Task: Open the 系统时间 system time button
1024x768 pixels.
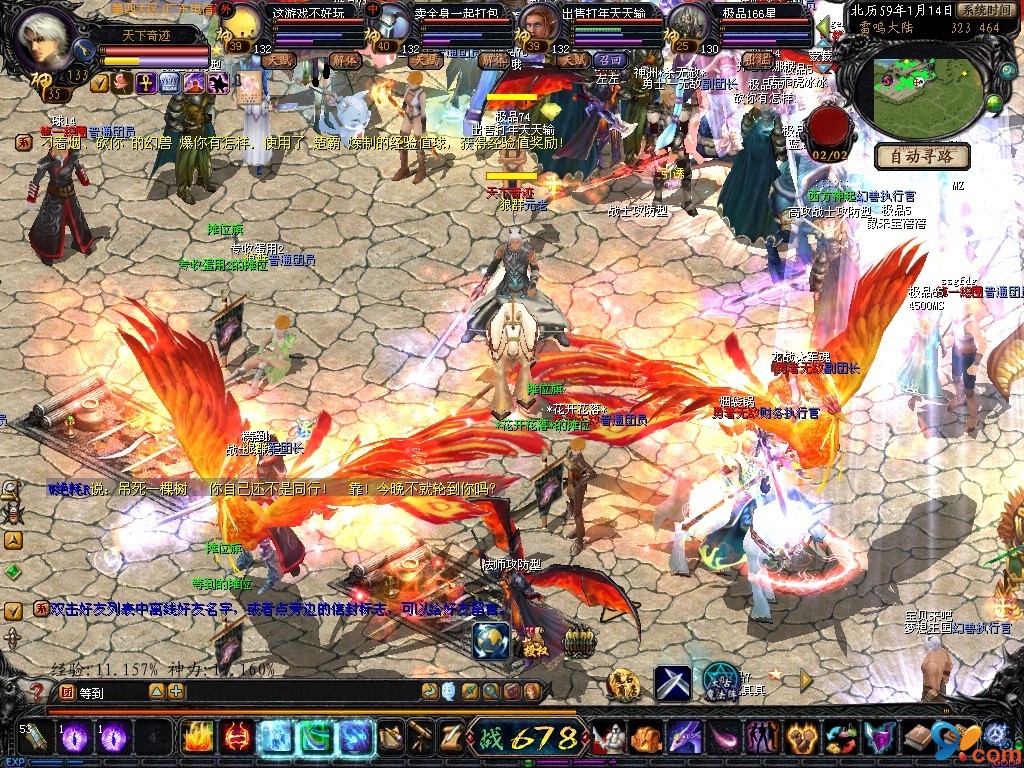Action: pyautogui.click(x=983, y=10)
